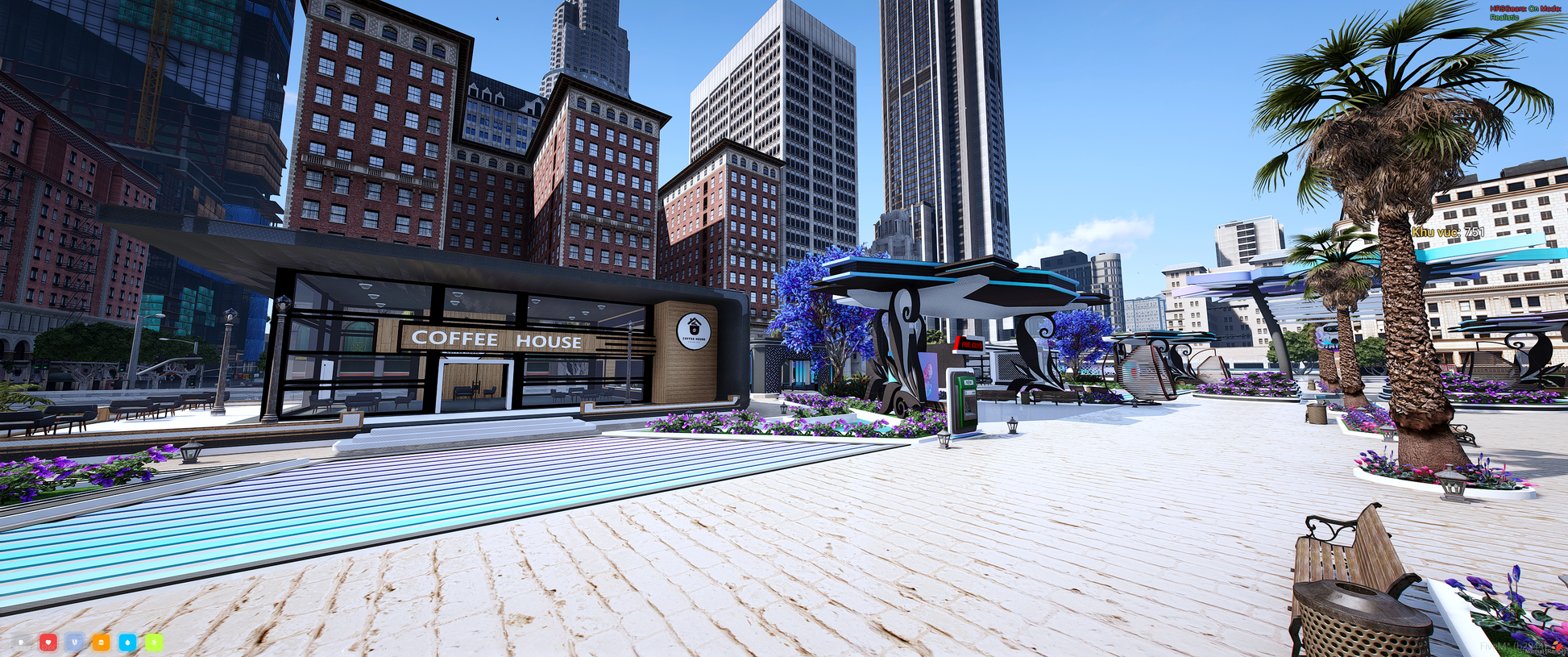This screenshot has height=657, width=1568.
Task: Click the red heart health icon
Action: click(48, 642)
